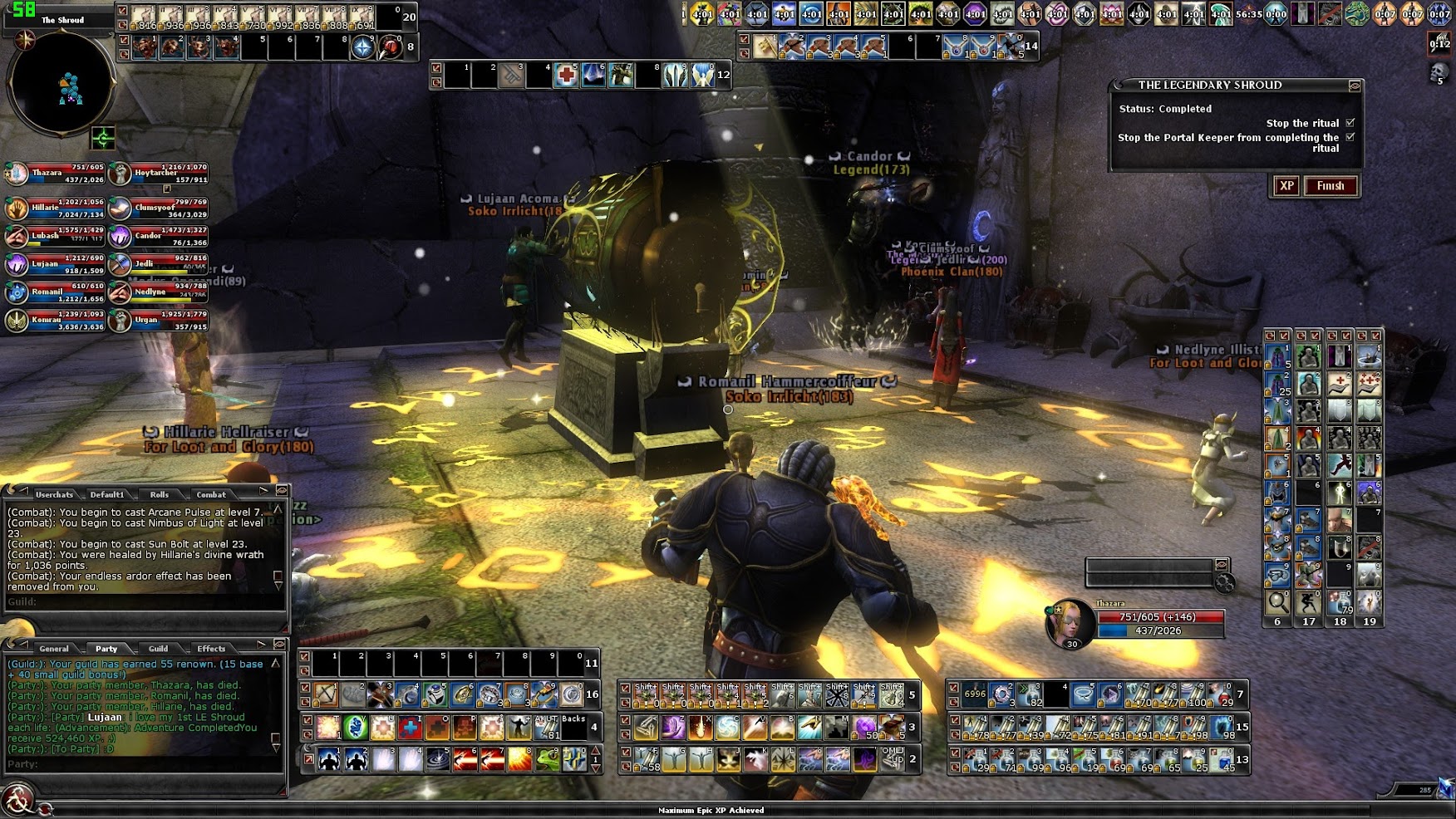Open the main menu orb button
Image resolution: width=1456 pixels, height=819 pixels.
[17, 800]
